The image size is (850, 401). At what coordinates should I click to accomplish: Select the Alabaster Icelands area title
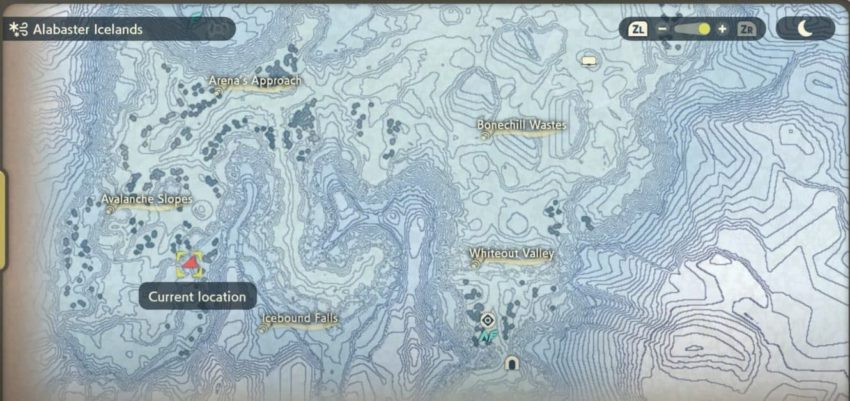click(87, 30)
